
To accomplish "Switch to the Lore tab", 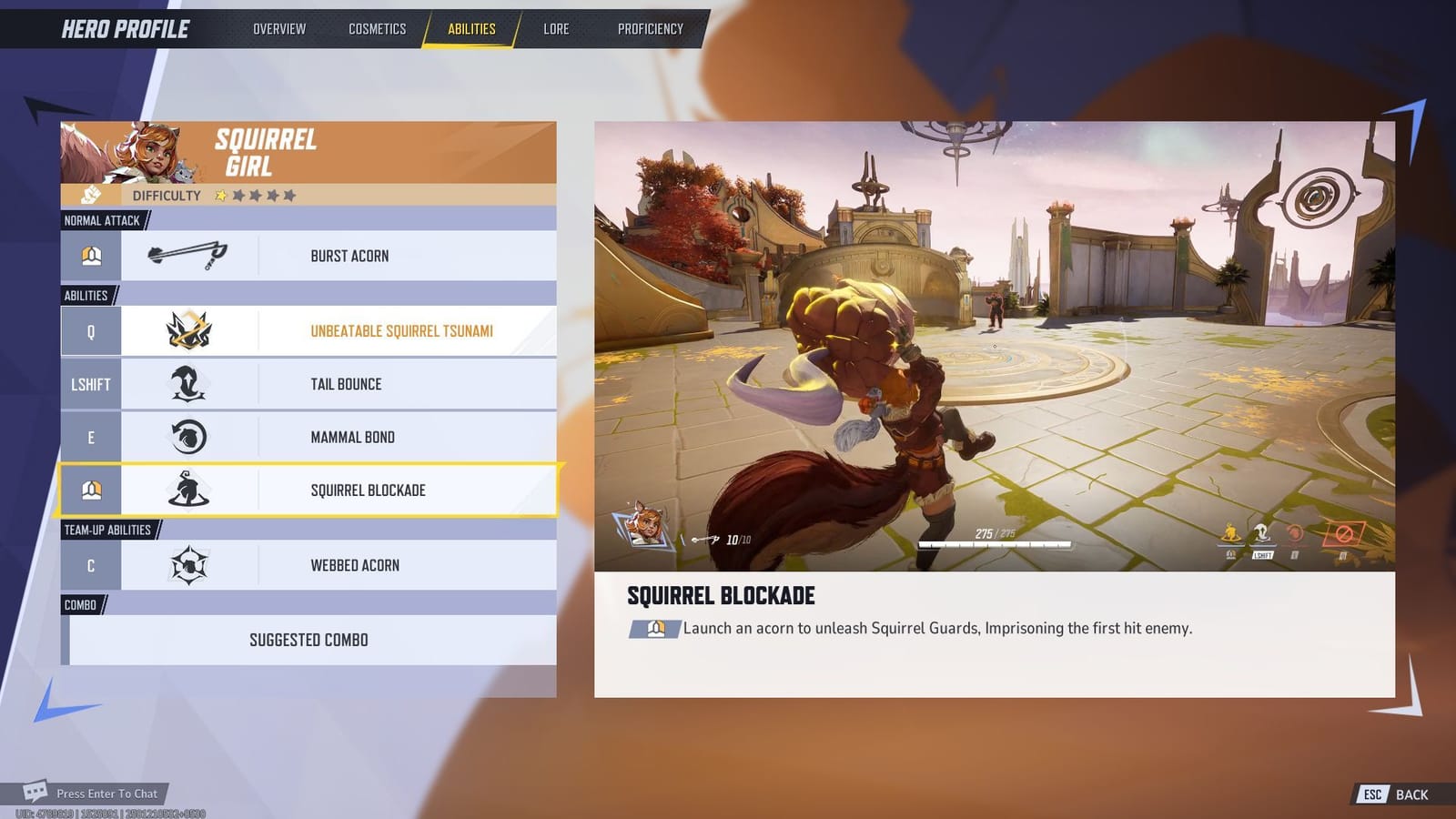I will 555,28.
